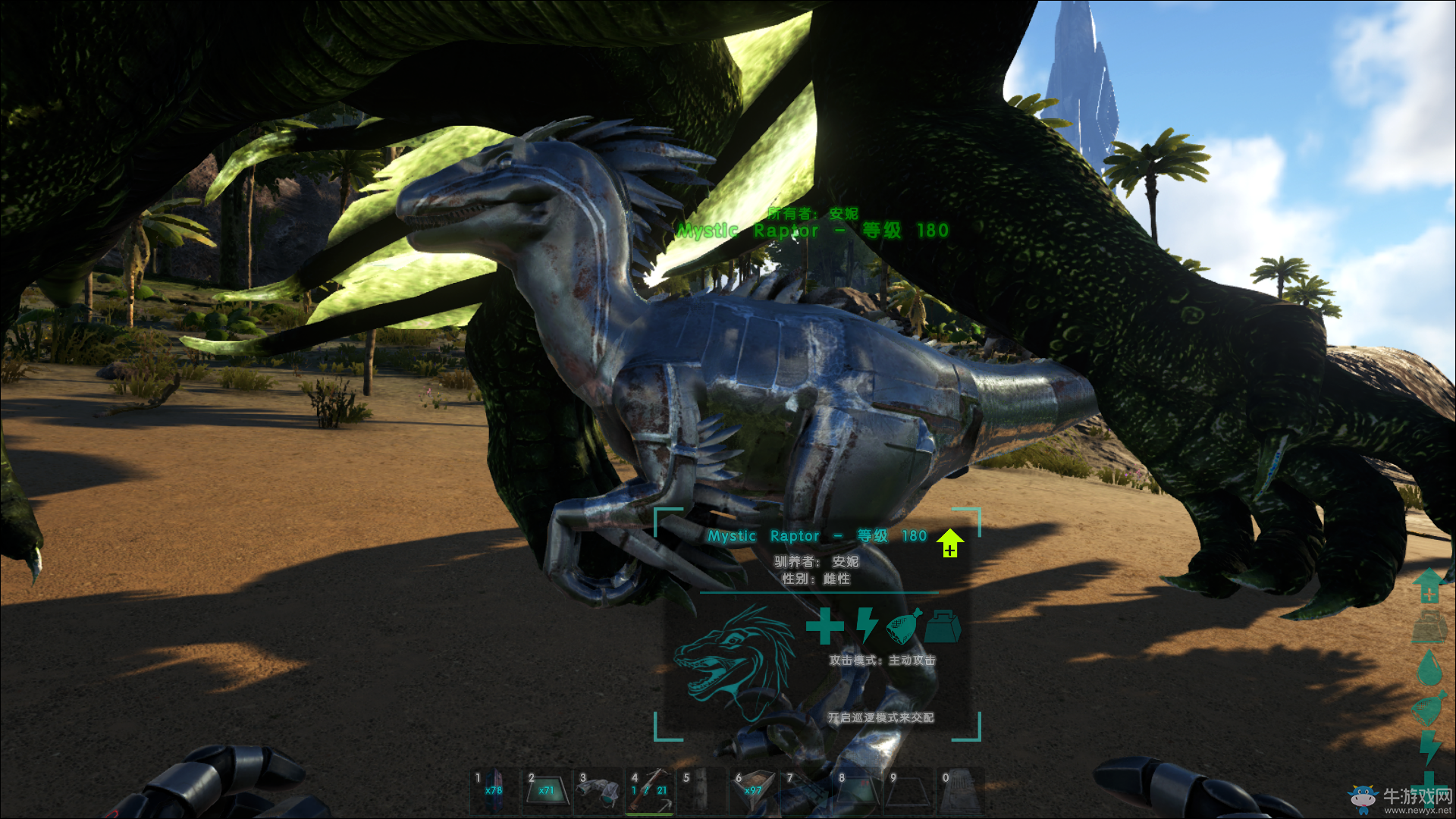Screen dimensions: 1456x819
Task: Click the raptor's weight icon
Action: tap(943, 626)
